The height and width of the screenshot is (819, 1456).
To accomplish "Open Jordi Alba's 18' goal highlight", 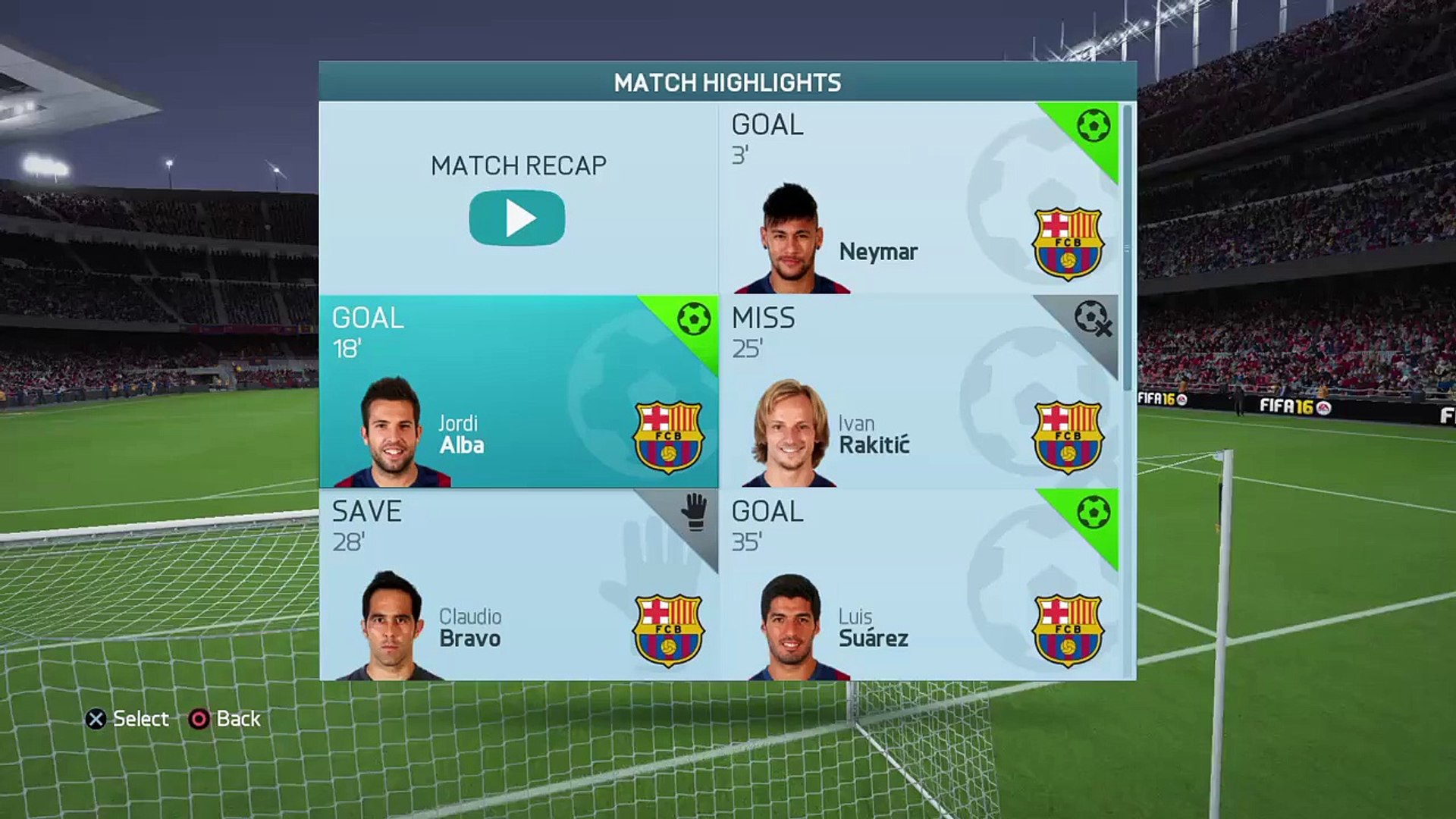I will point(519,391).
